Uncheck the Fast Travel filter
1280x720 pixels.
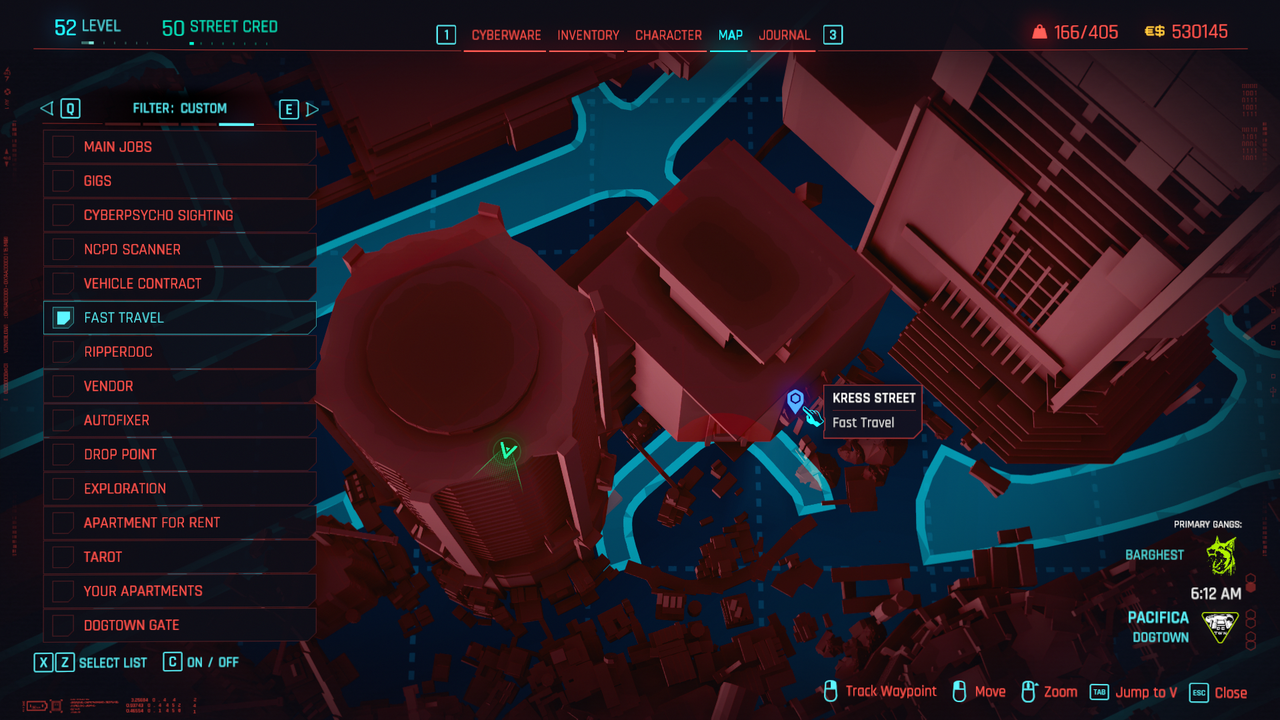(x=63, y=318)
